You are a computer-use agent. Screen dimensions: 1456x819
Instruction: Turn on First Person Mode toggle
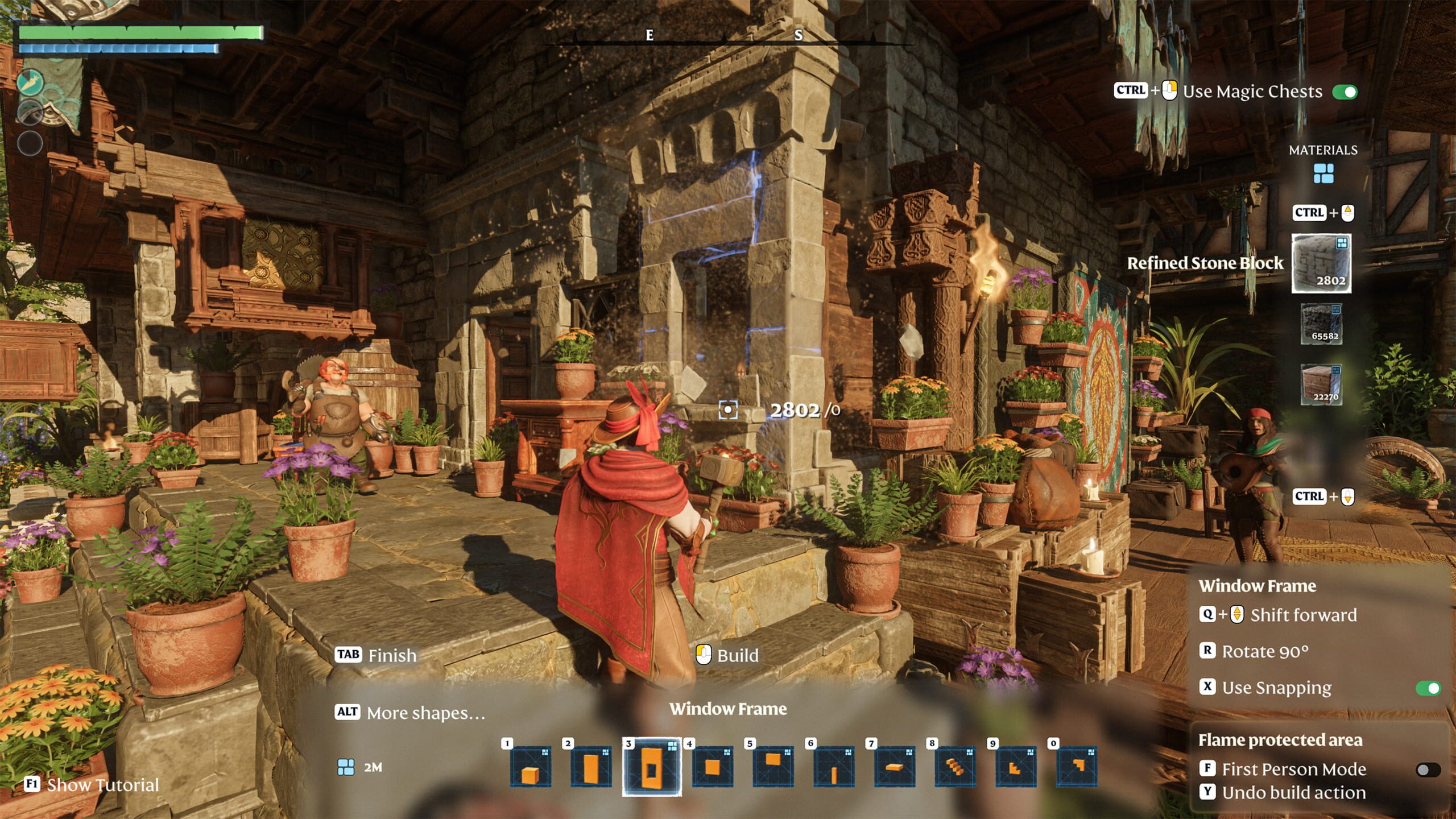coord(1428,770)
